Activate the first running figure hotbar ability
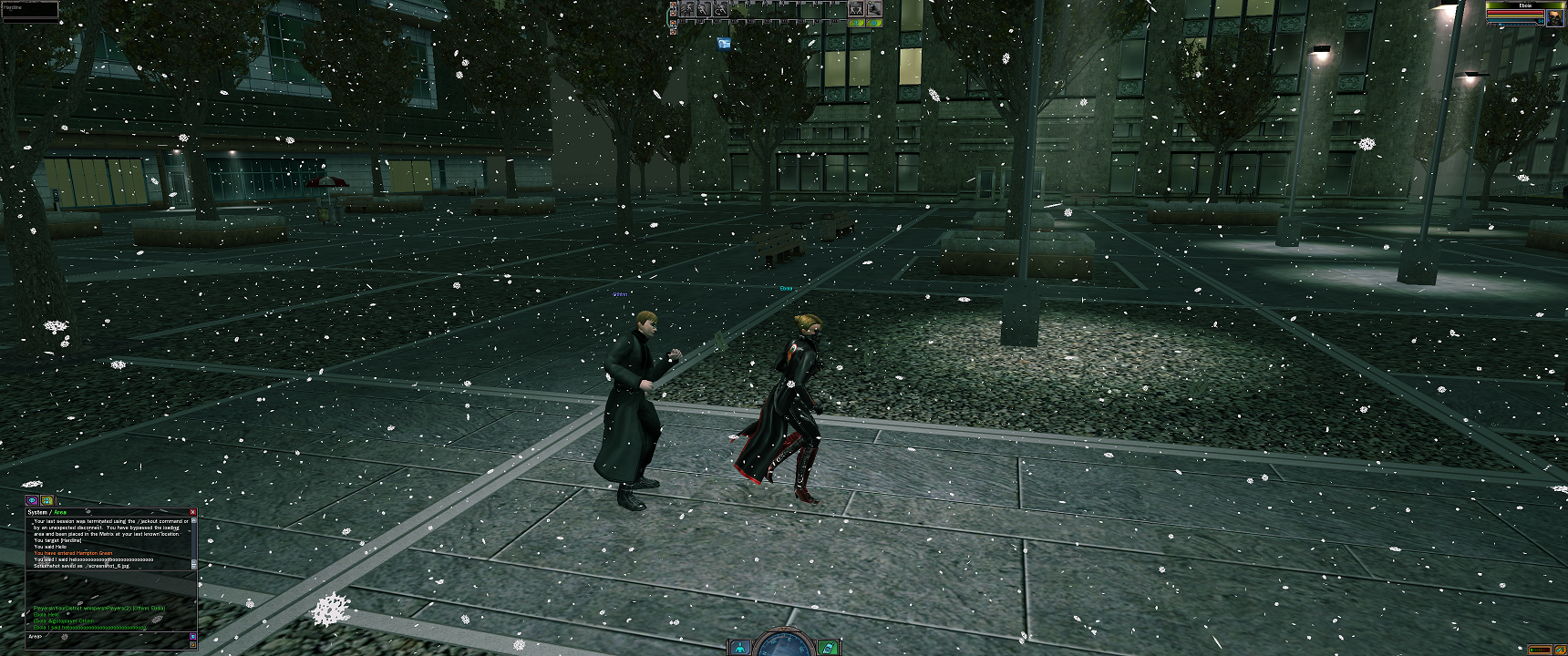 coord(687,9)
